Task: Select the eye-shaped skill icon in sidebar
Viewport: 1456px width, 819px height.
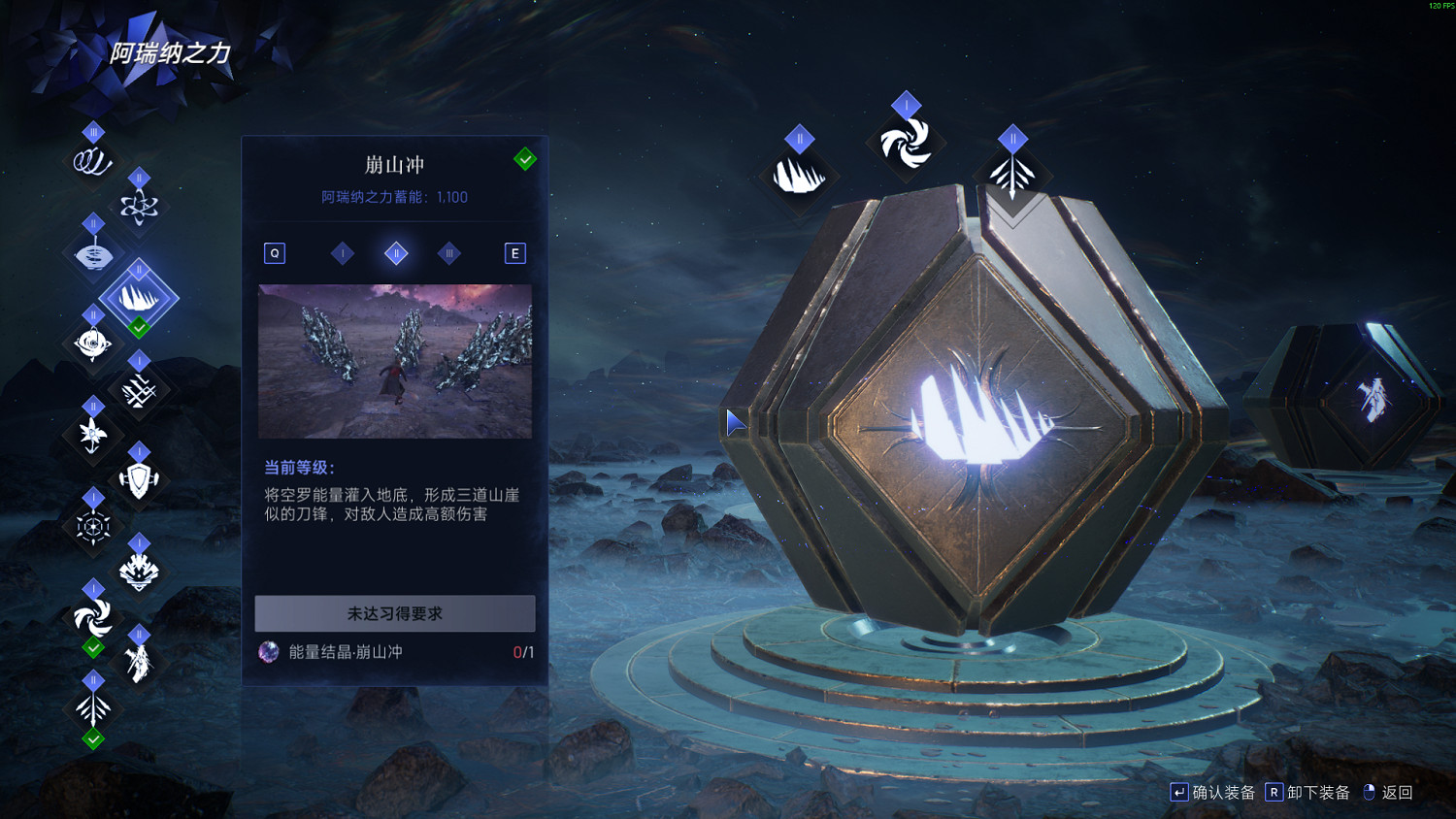Action: pos(92,342)
